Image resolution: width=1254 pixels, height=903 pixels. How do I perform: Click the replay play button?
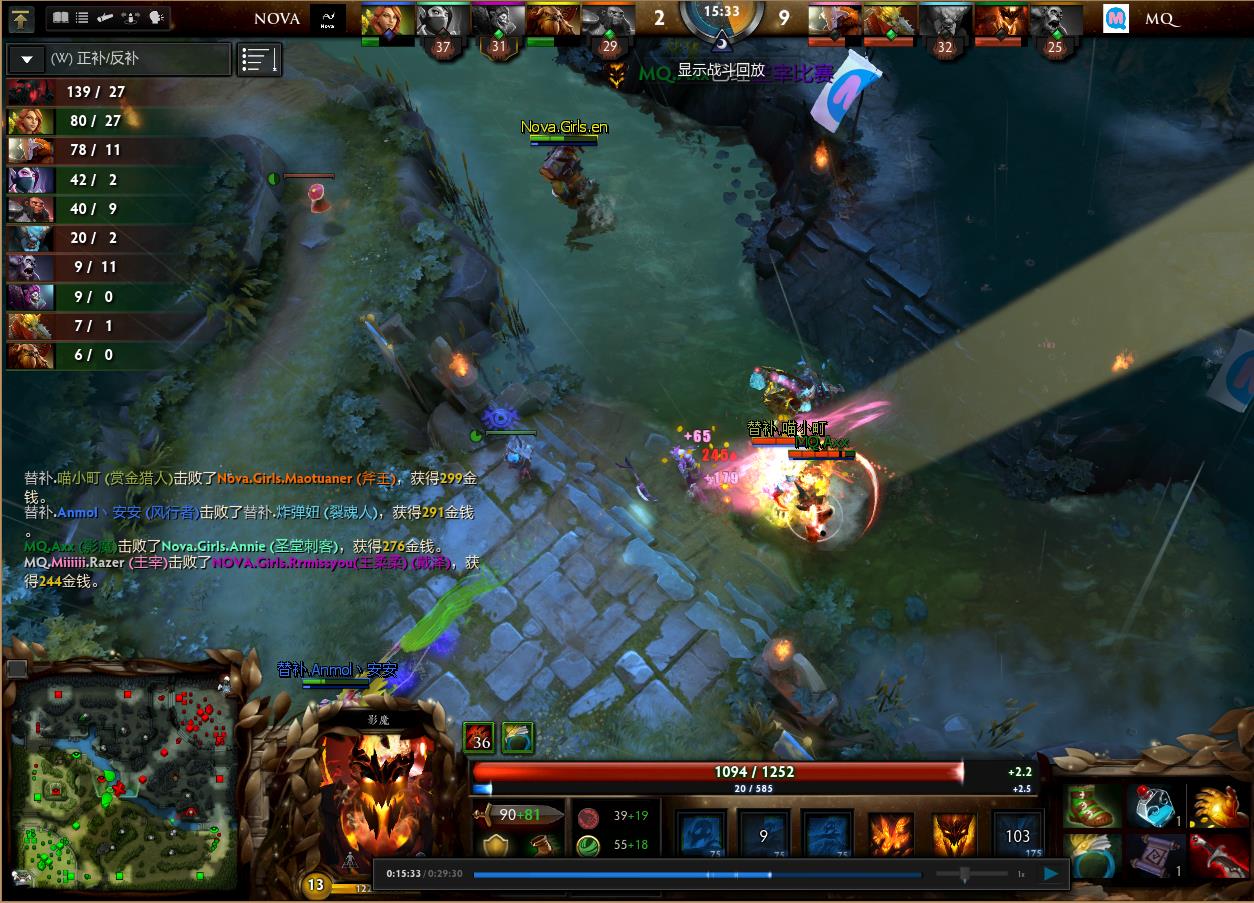click(x=1051, y=874)
